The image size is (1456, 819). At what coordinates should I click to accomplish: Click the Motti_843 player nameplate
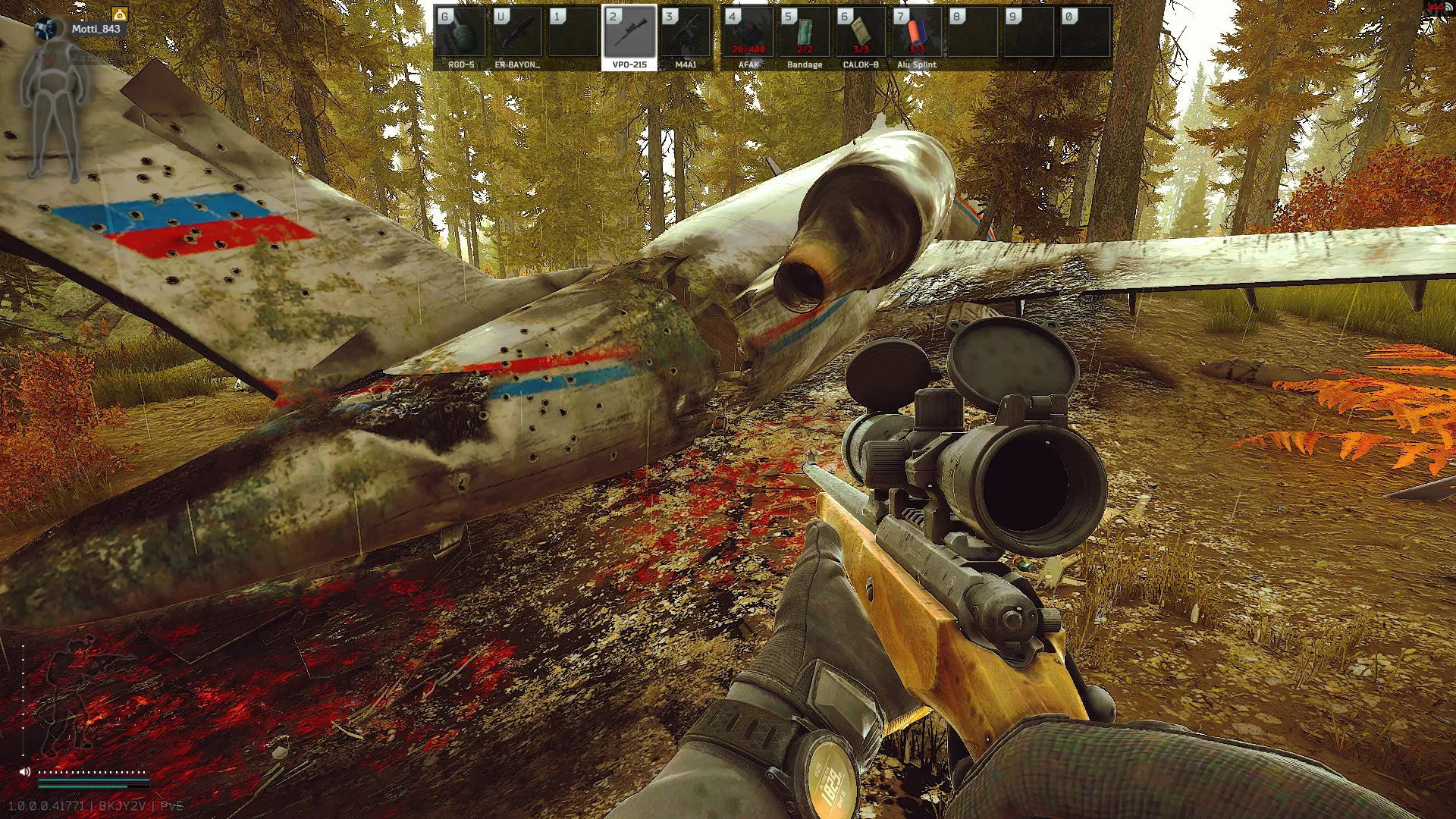pyautogui.click(x=96, y=29)
